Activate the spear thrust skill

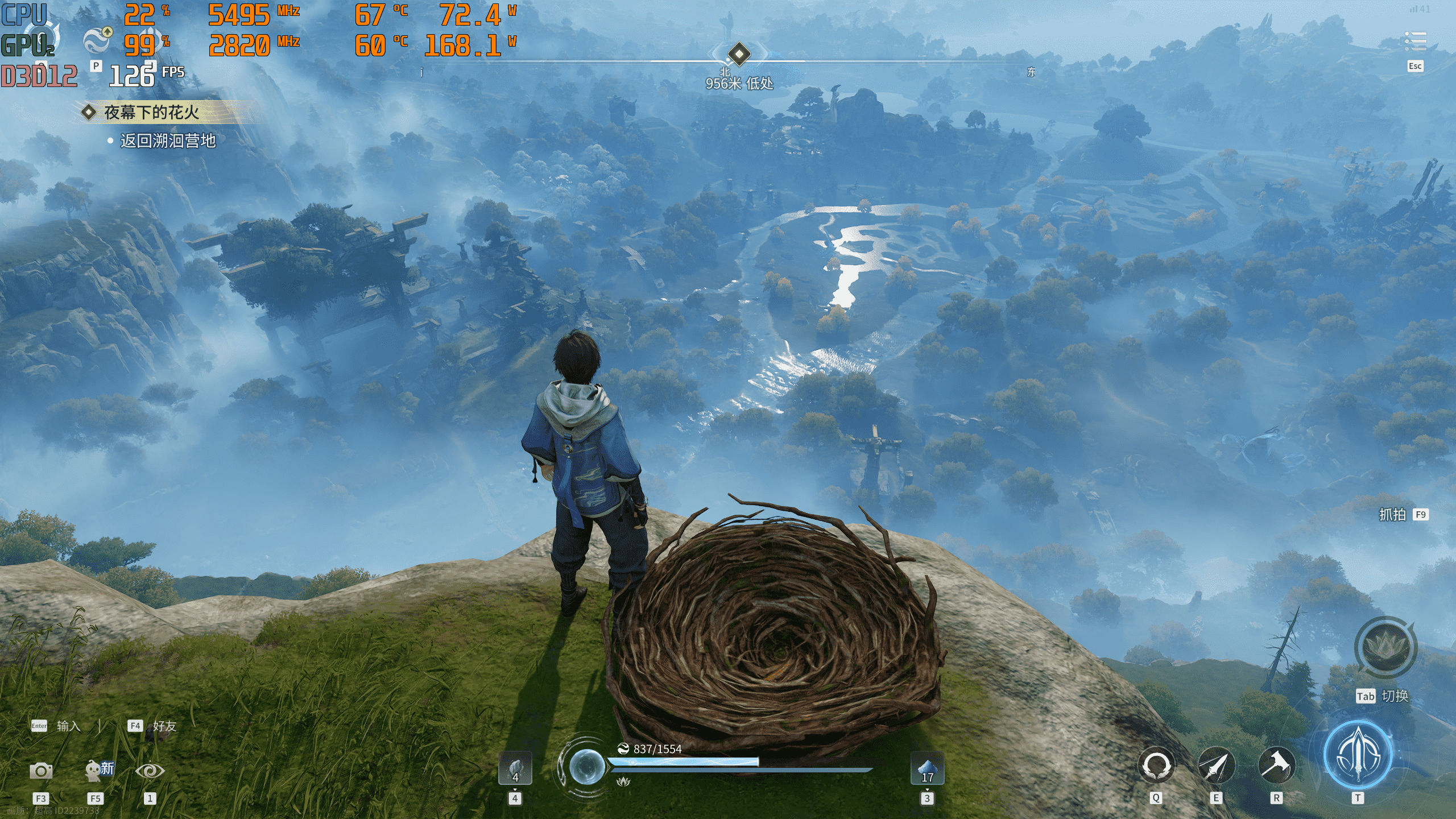click(x=1216, y=766)
